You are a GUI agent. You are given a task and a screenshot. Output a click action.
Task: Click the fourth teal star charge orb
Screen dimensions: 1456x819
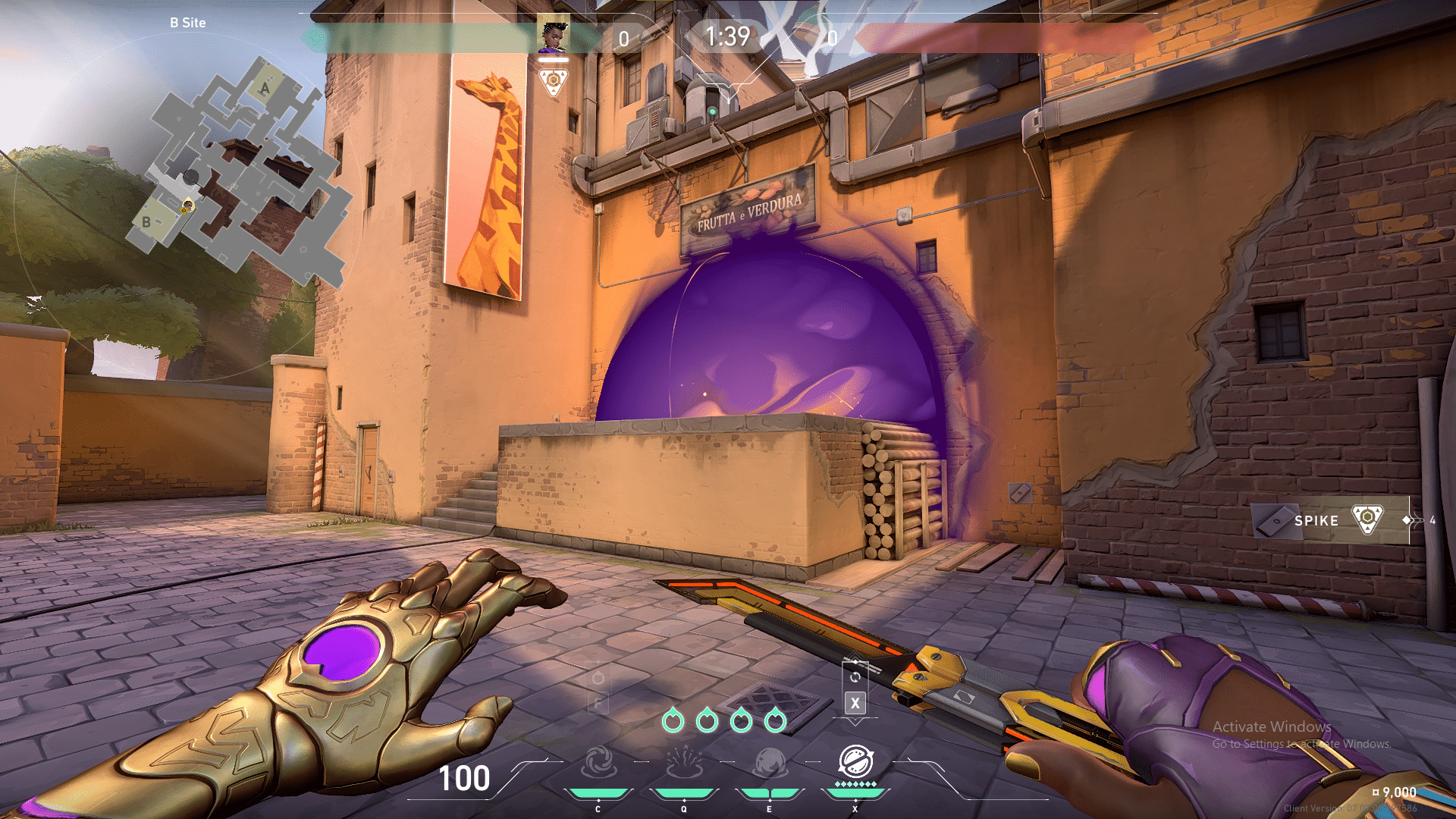(x=775, y=720)
